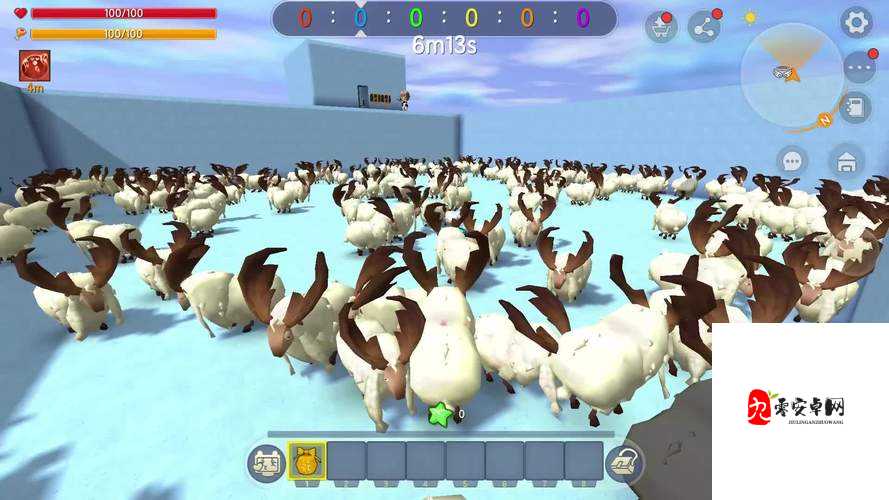Click the circular minimap
The width and height of the screenshot is (889, 500).
coord(790,74)
